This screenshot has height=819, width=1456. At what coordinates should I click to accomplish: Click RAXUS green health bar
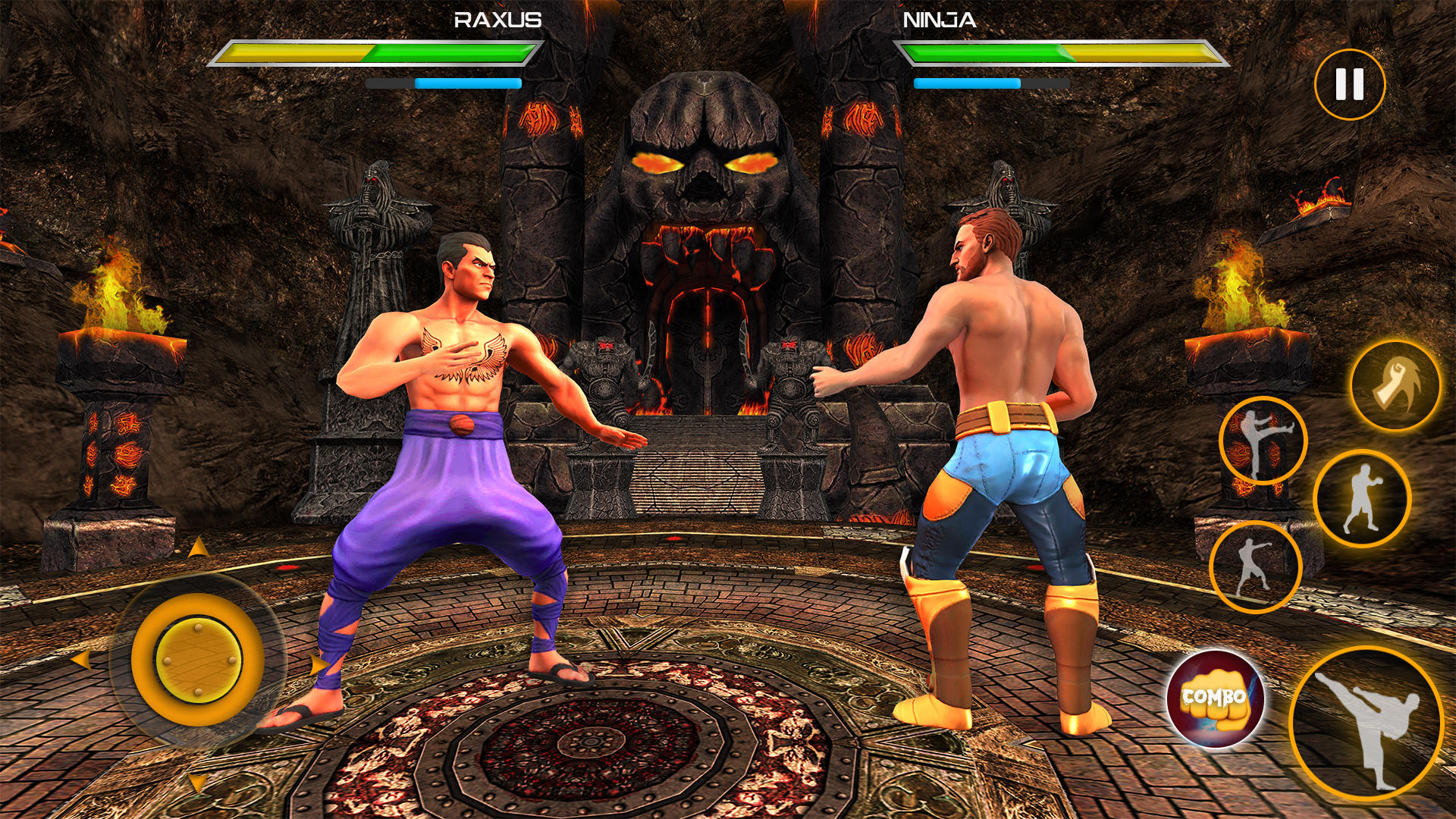click(x=447, y=53)
